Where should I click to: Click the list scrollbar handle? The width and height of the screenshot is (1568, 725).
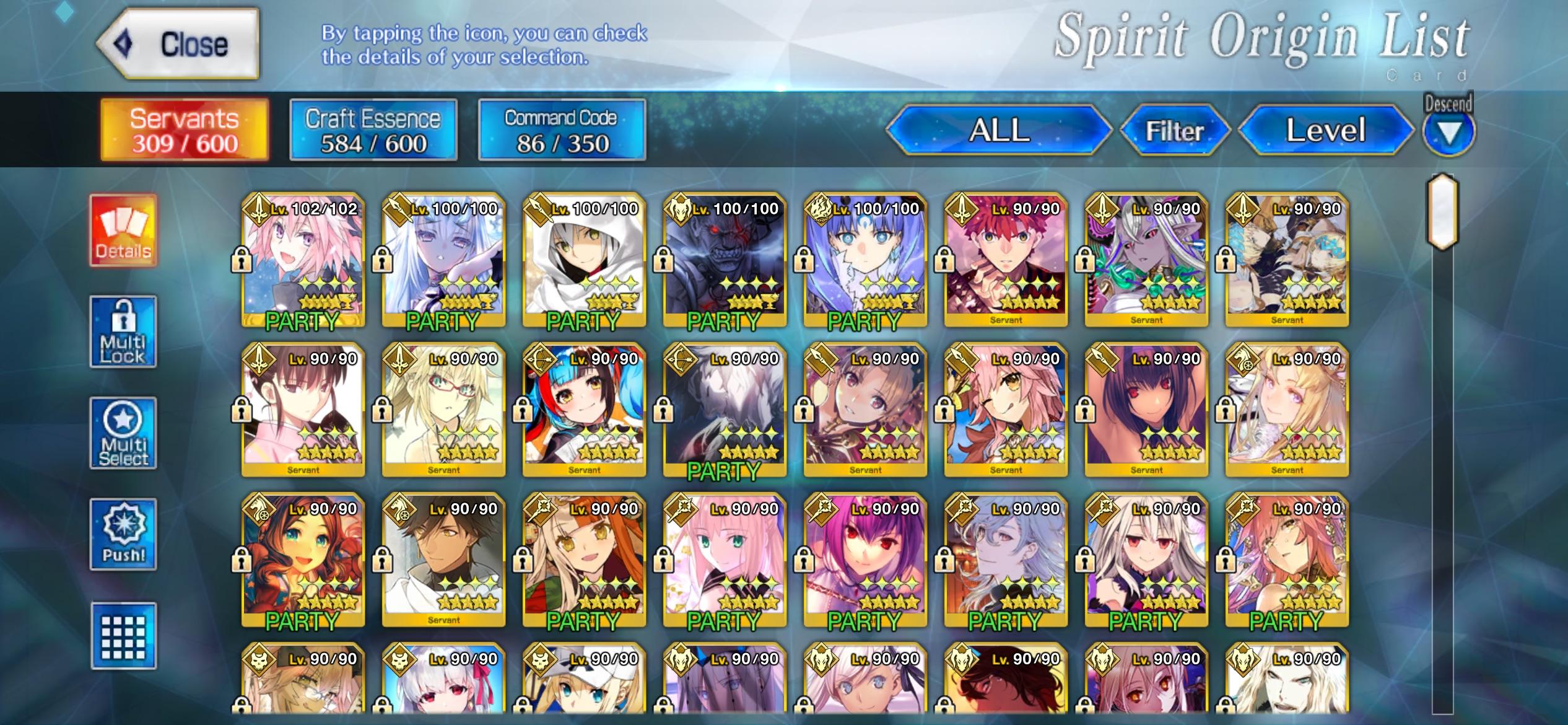[1442, 212]
